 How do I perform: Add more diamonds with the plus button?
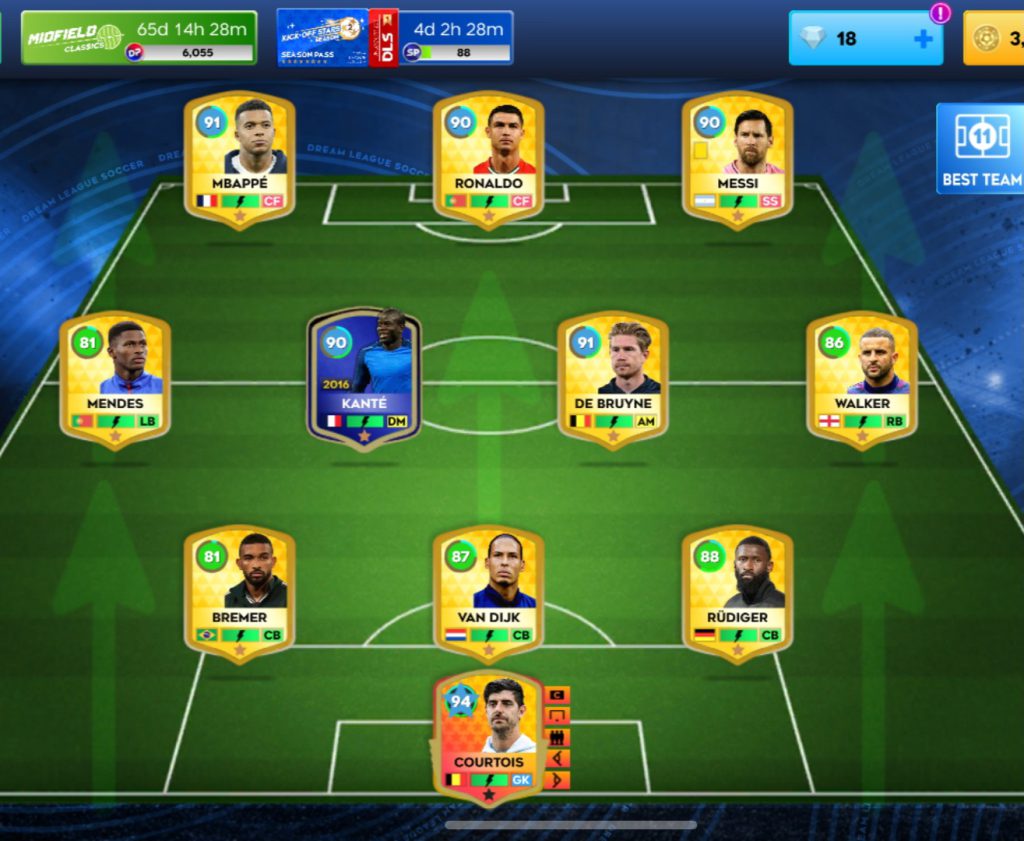click(x=923, y=39)
